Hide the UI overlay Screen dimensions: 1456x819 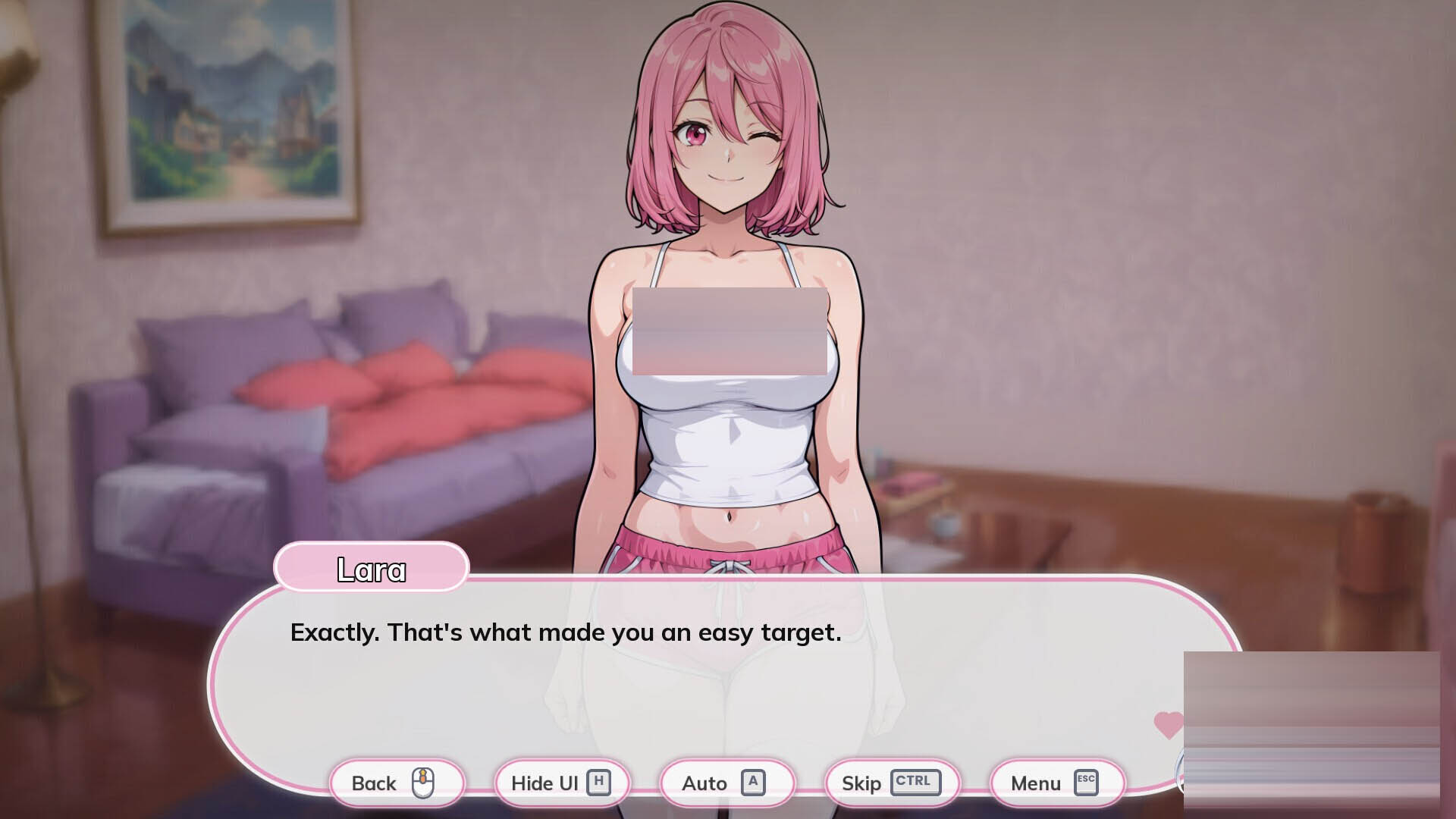tap(561, 783)
